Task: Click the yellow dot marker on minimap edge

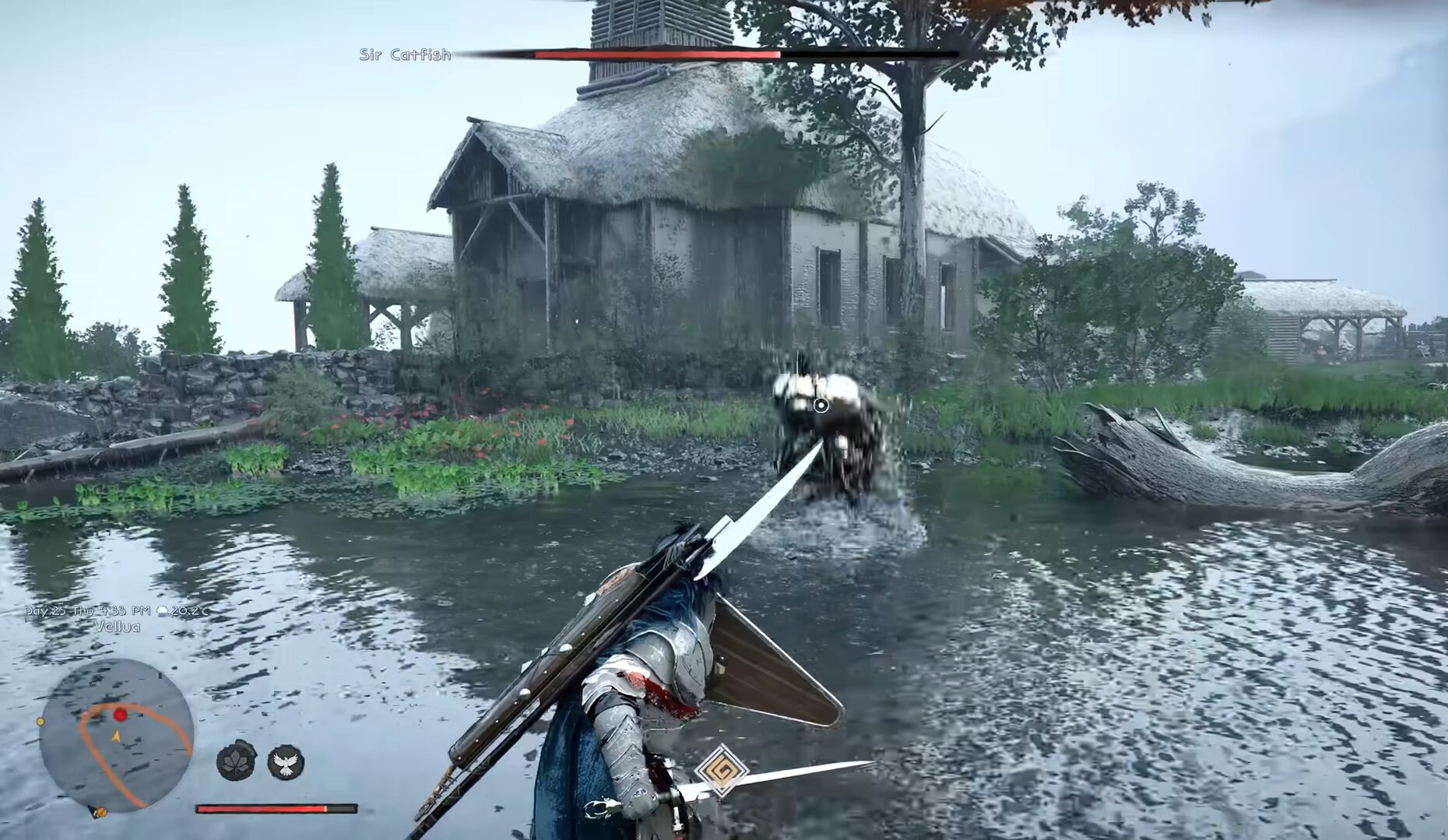Action: coord(40,722)
